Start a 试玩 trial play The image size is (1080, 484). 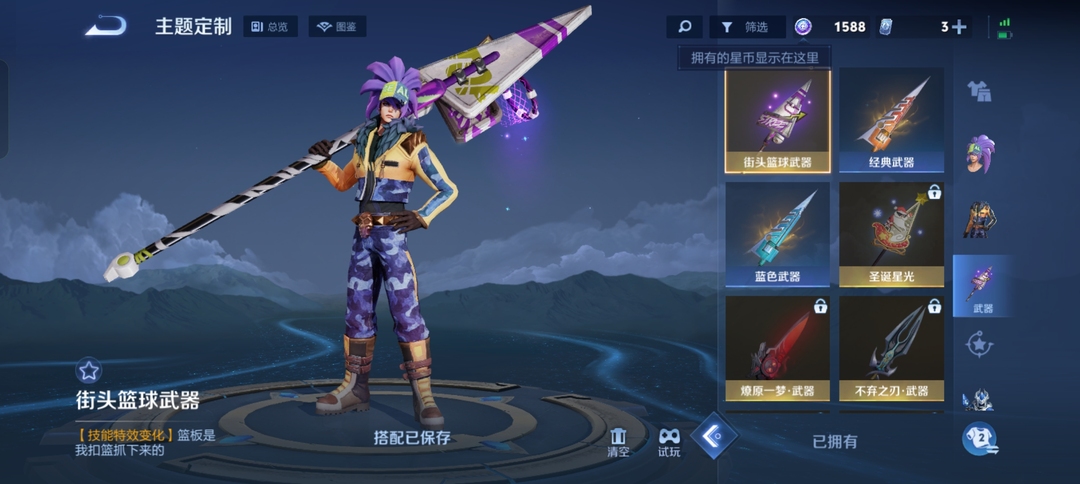coord(669,441)
